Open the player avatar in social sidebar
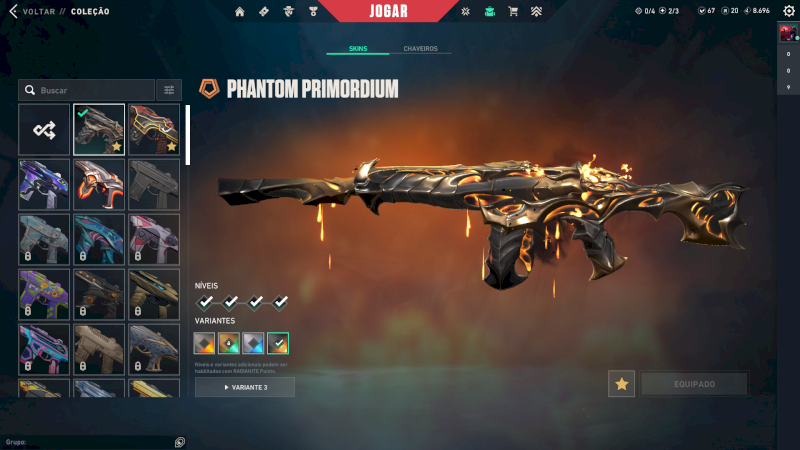The width and height of the screenshot is (800, 450). point(788,33)
